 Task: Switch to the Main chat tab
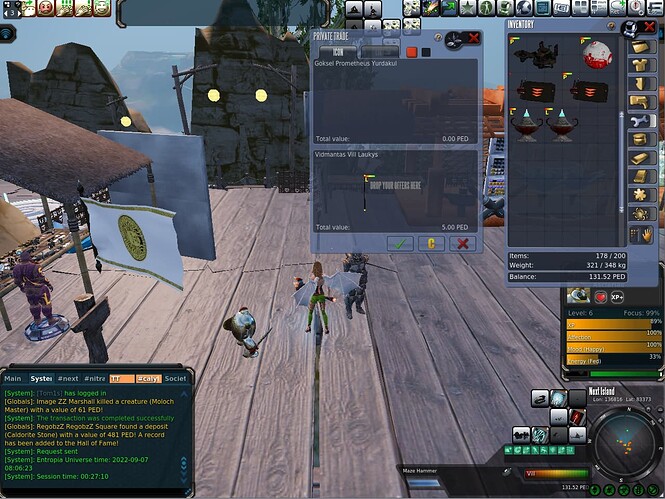click(13, 379)
